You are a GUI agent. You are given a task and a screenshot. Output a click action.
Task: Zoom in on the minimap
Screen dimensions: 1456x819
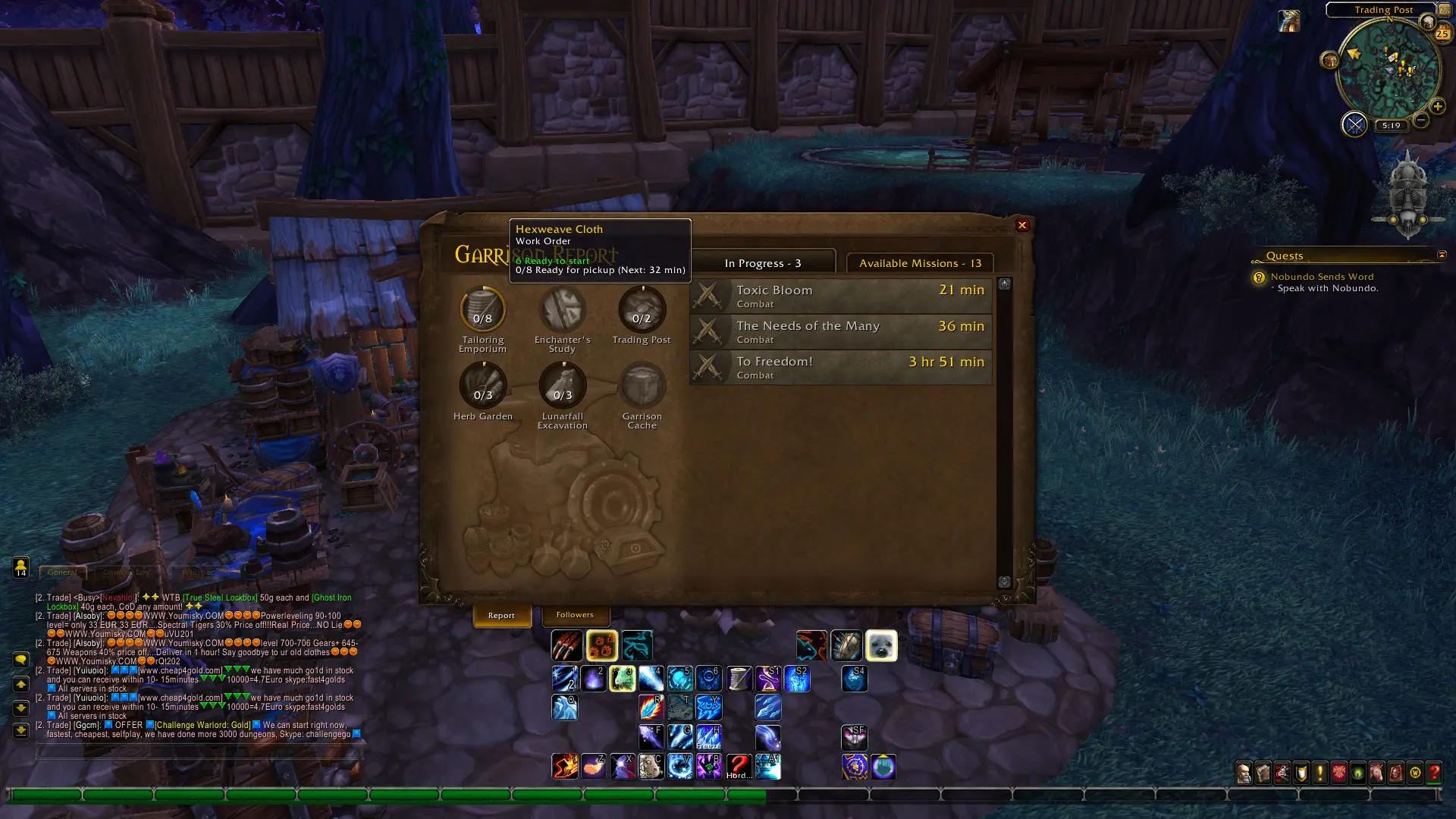[1437, 107]
